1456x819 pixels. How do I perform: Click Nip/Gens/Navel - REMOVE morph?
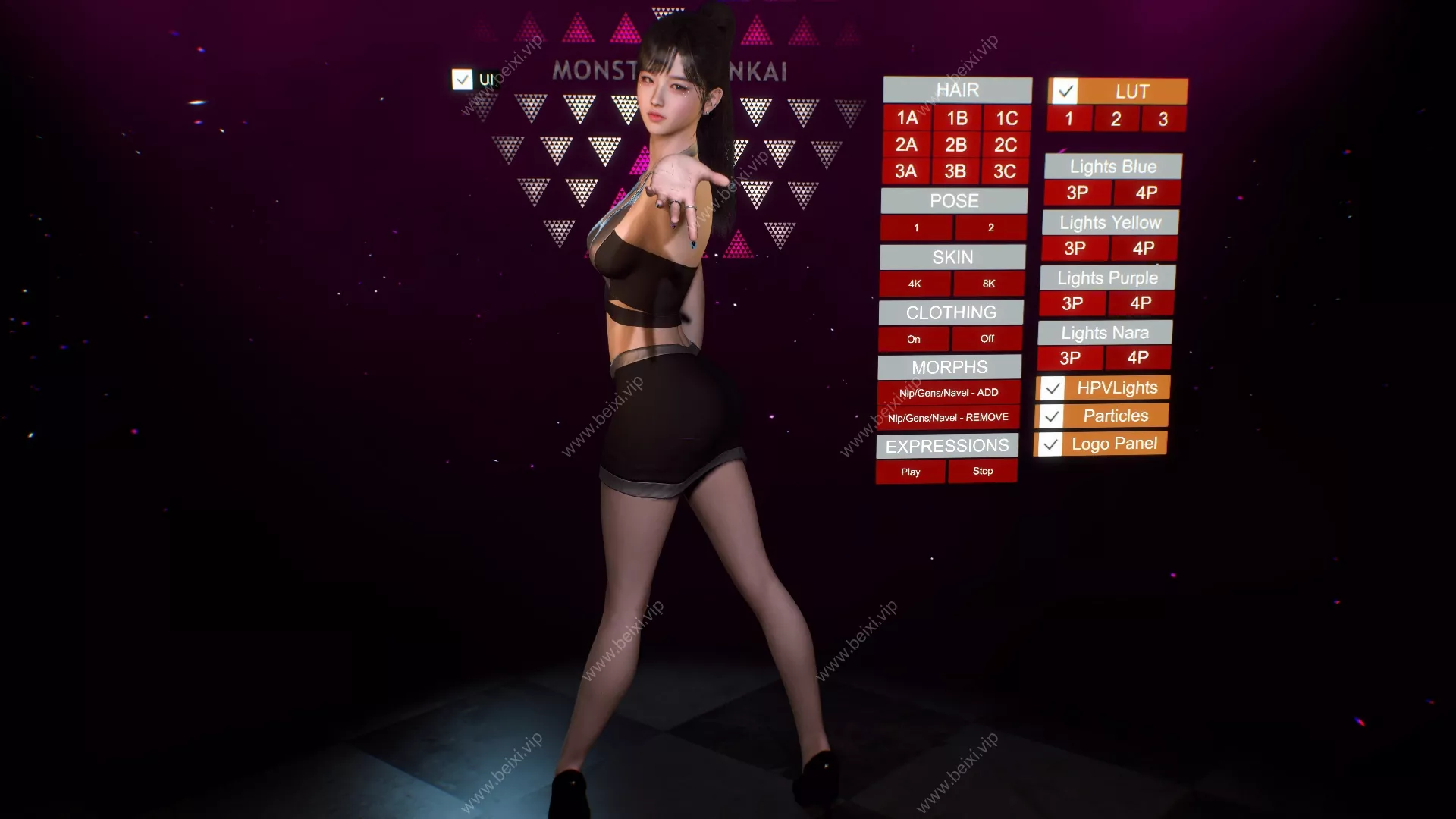point(948,418)
